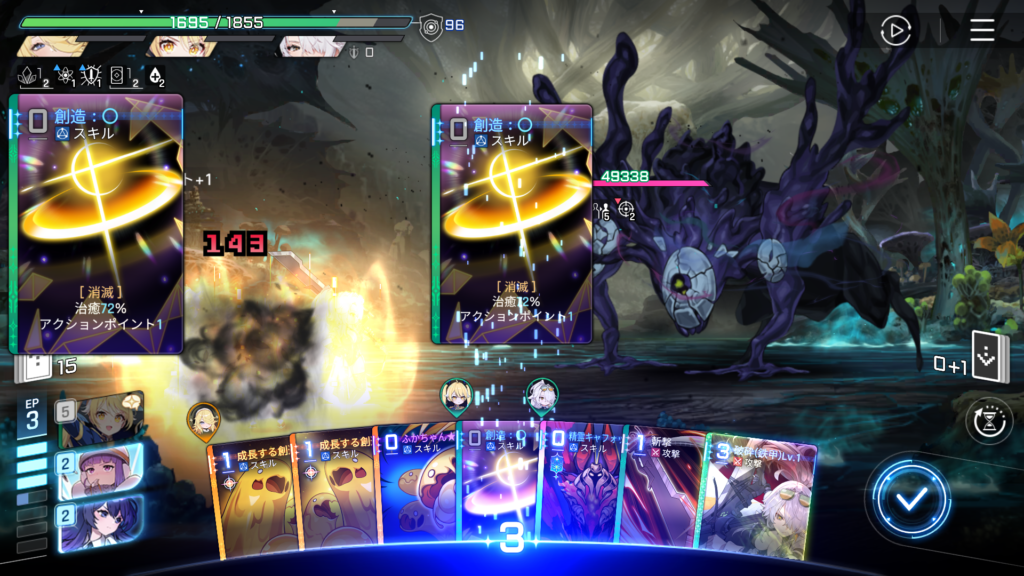This screenshot has height=576, width=1024.
Task: Inspect the atom buff status icon
Action: pyautogui.click(x=61, y=75)
